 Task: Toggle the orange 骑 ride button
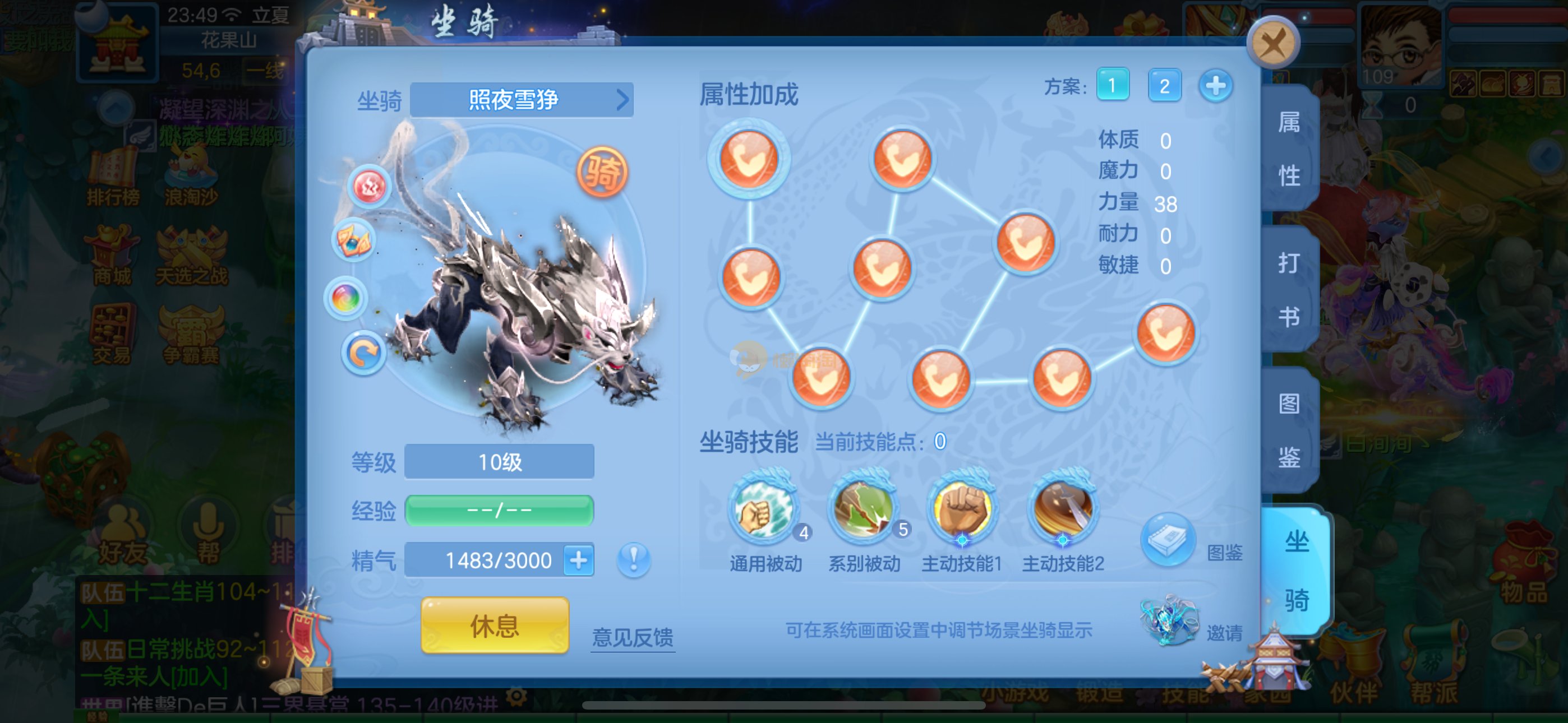coord(601,172)
